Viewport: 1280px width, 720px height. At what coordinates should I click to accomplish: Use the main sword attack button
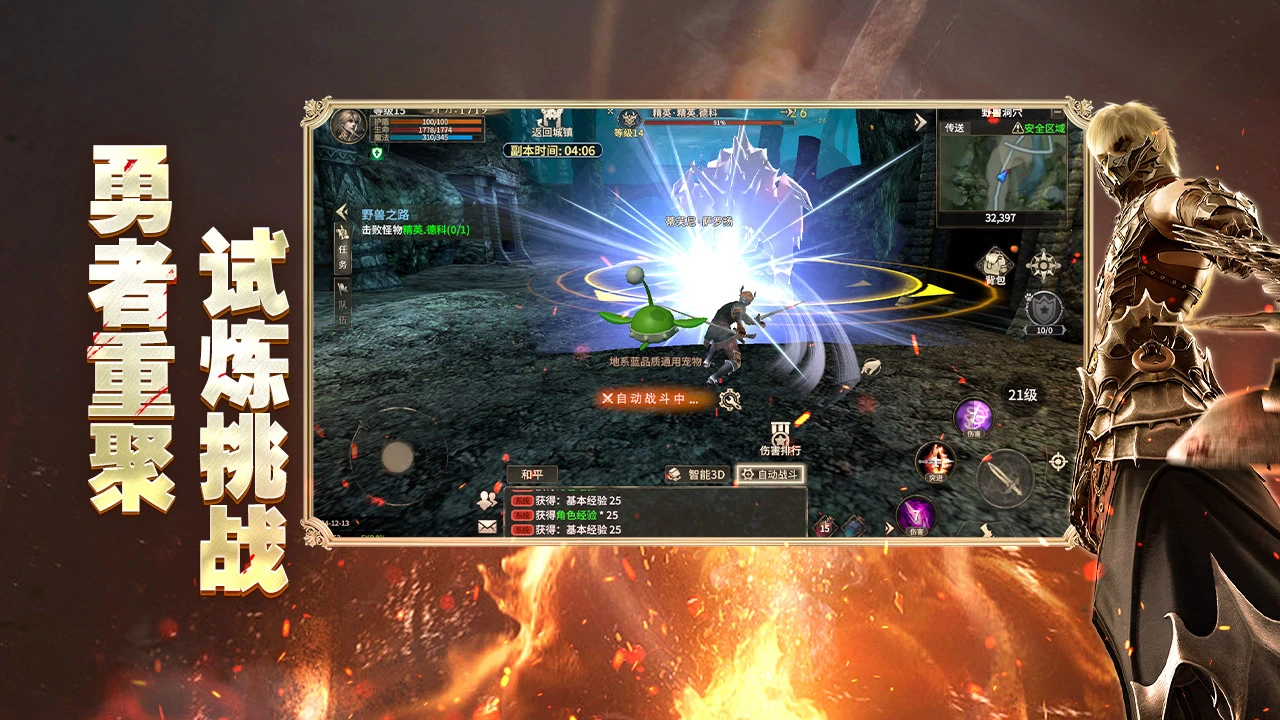(1004, 480)
